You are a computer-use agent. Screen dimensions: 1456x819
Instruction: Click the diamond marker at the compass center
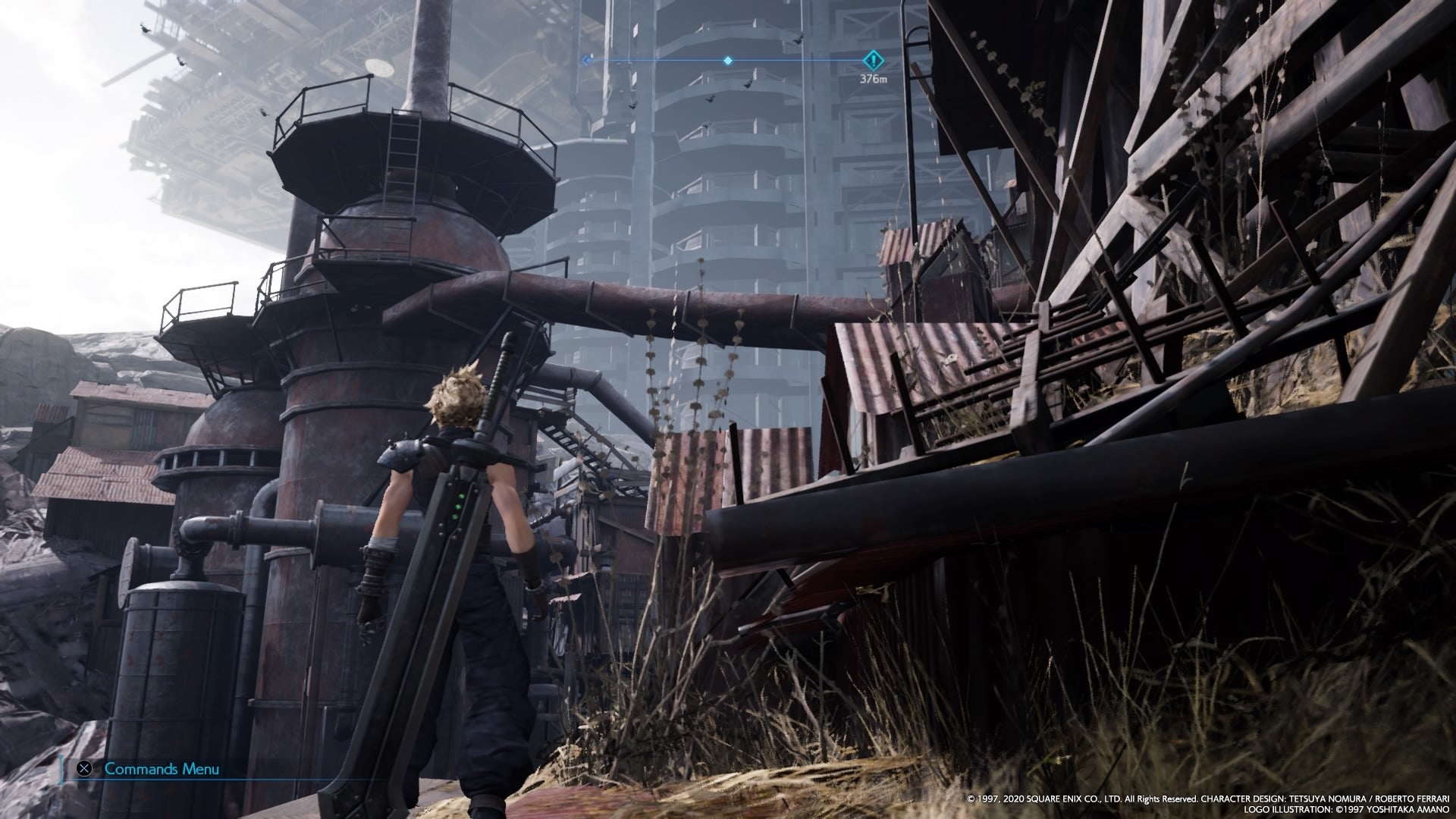(x=728, y=60)
